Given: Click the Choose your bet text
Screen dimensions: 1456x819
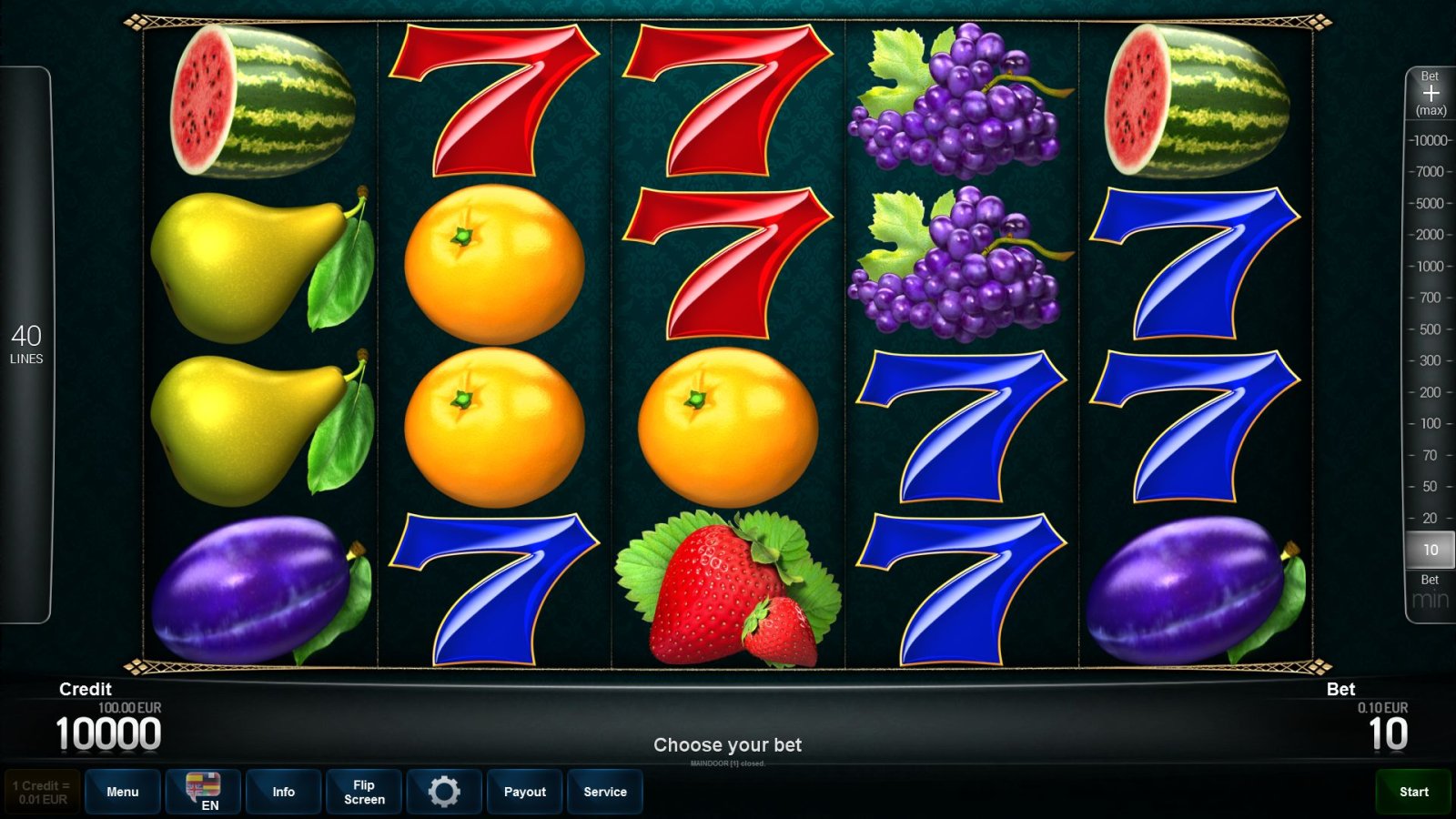Looking at the screenshot, I should (x=727, y=744).
